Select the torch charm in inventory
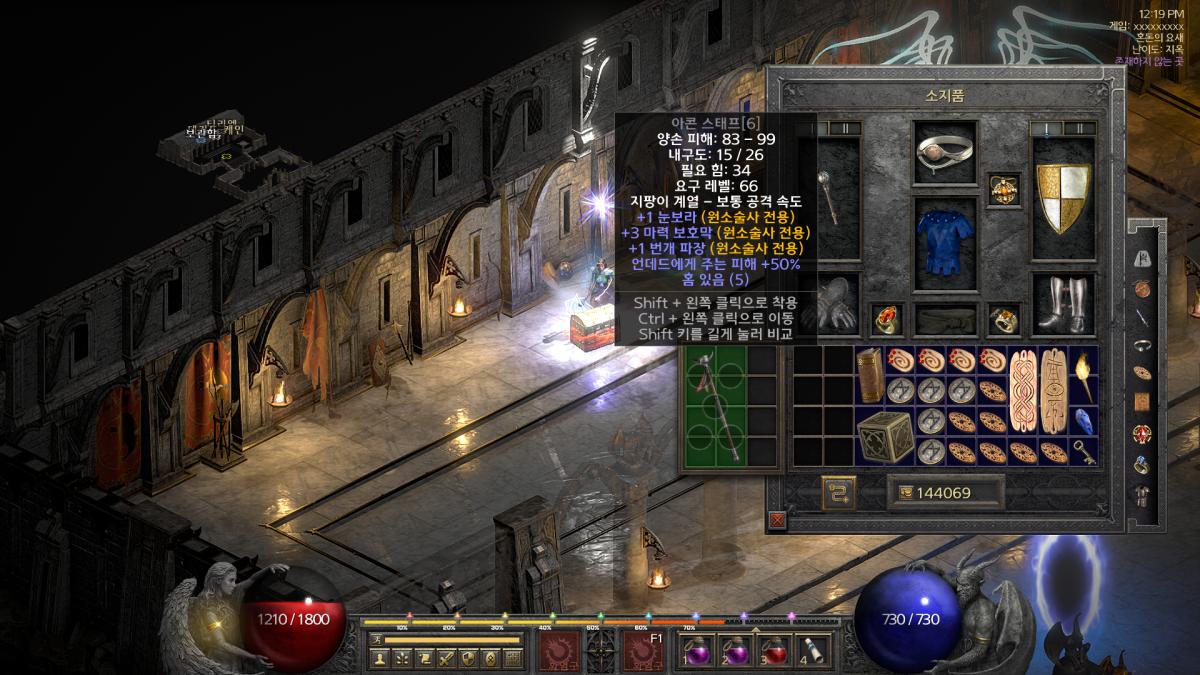Image resolution: width=1200 pixels, height=675 pixels. click(x=1083, y=374)
